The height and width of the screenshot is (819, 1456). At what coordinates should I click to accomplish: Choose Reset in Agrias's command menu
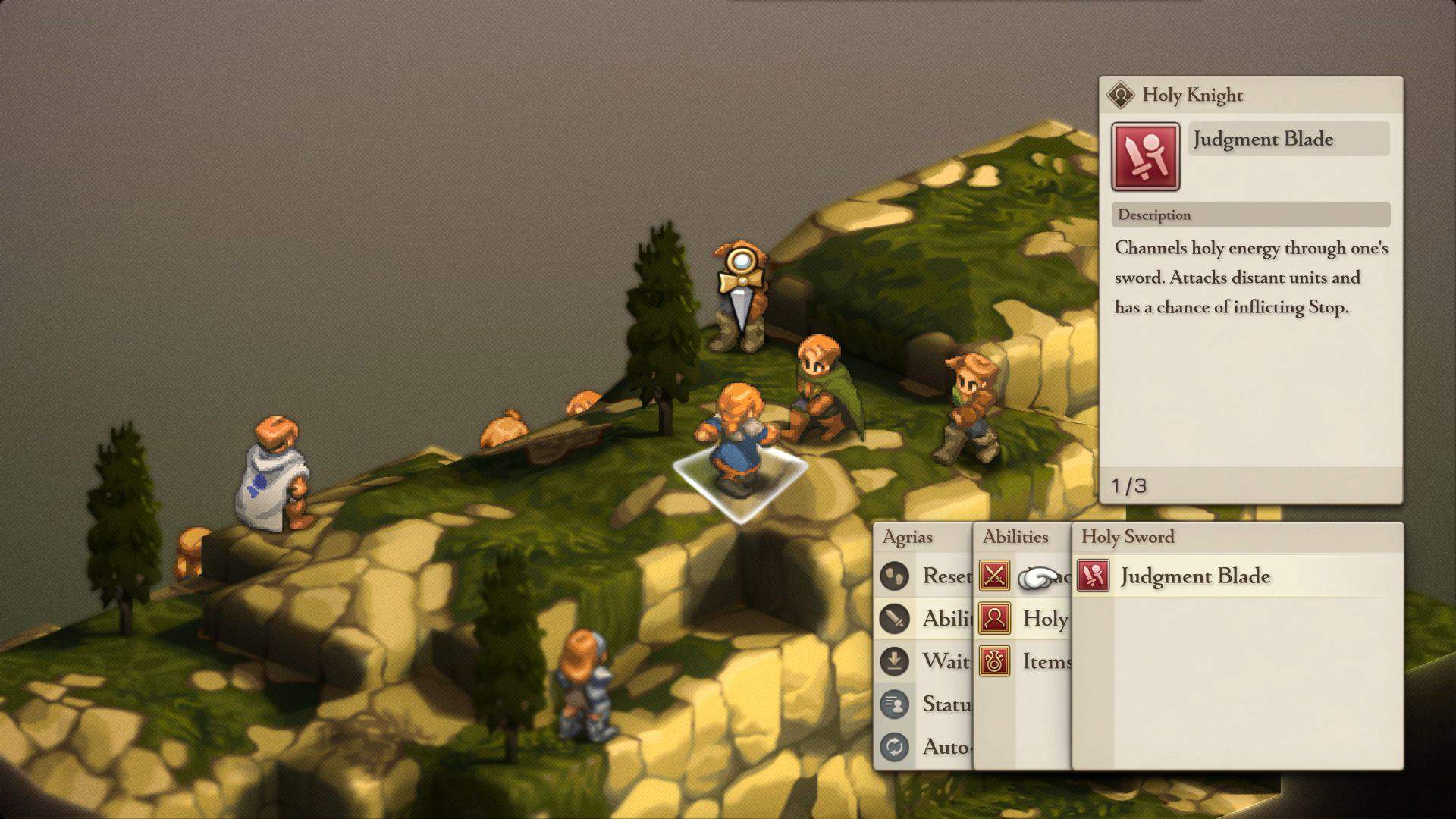coord(925,576)
